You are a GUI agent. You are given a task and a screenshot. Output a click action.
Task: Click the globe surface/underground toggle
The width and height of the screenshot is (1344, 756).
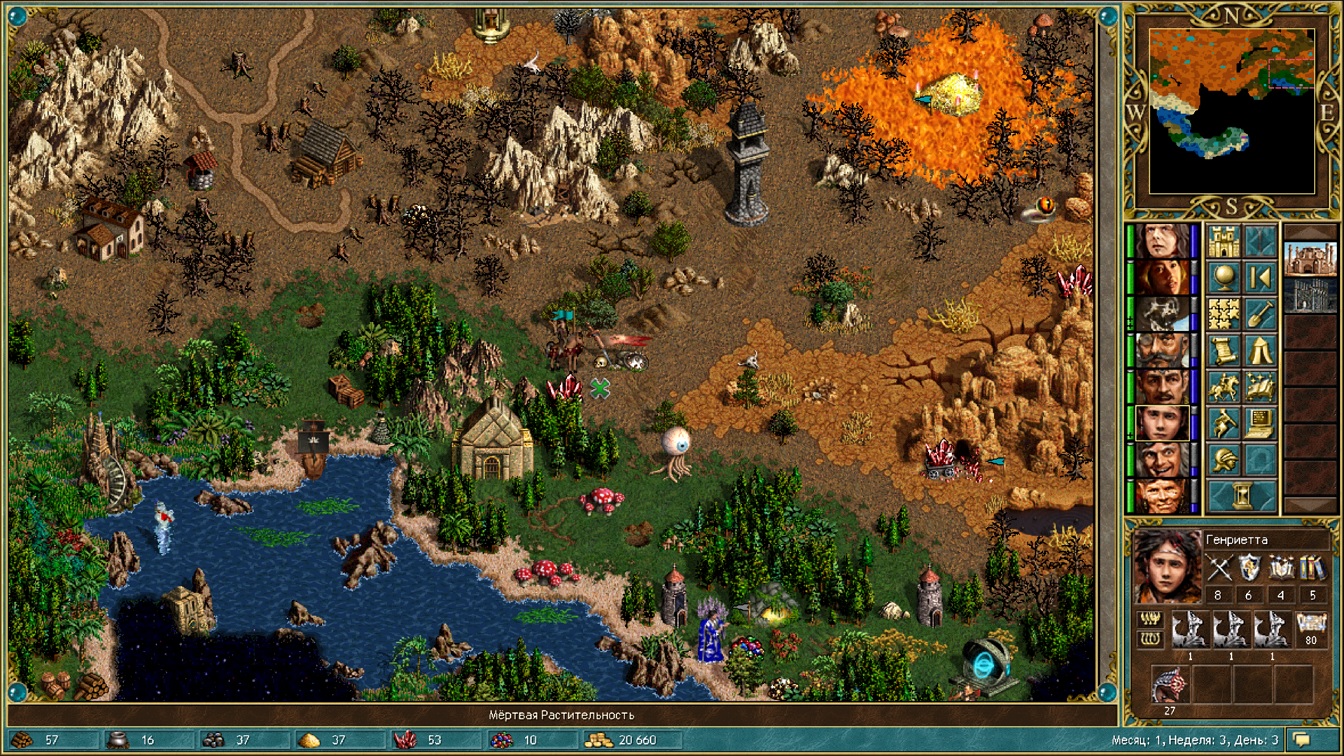click(1224, 277)
